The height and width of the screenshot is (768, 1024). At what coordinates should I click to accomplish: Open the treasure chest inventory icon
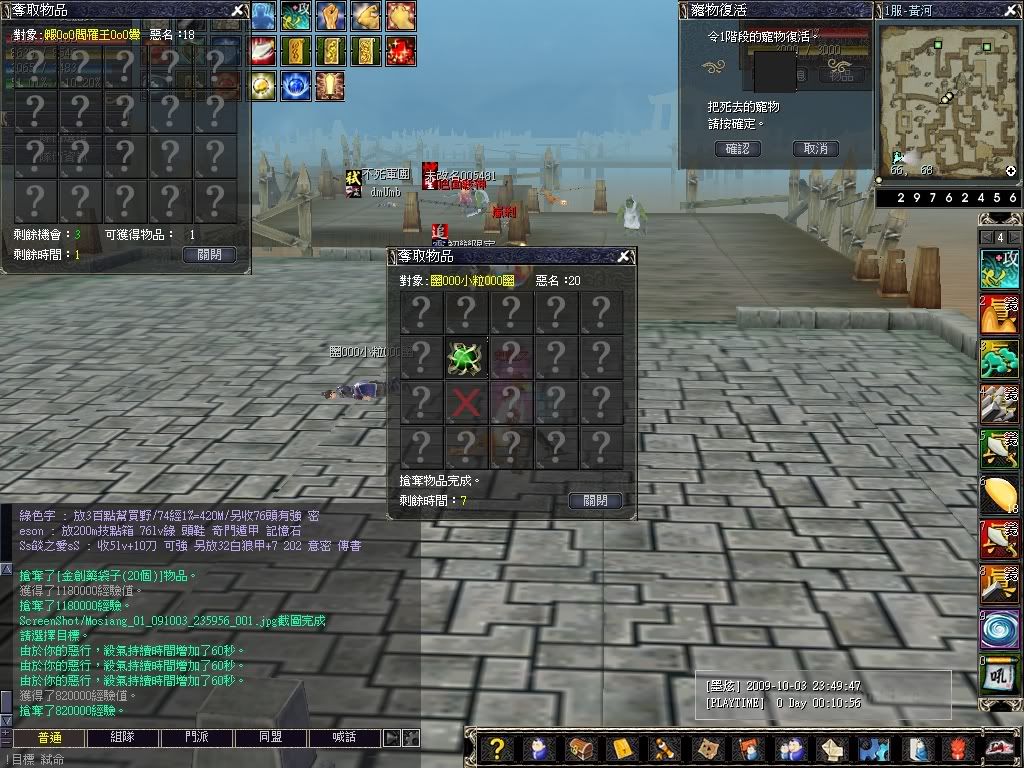(579, 748)
